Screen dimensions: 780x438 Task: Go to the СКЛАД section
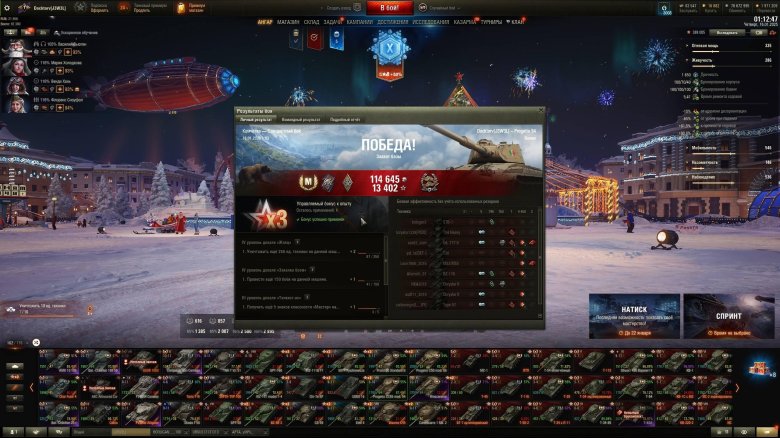click(x=311, y=20)
